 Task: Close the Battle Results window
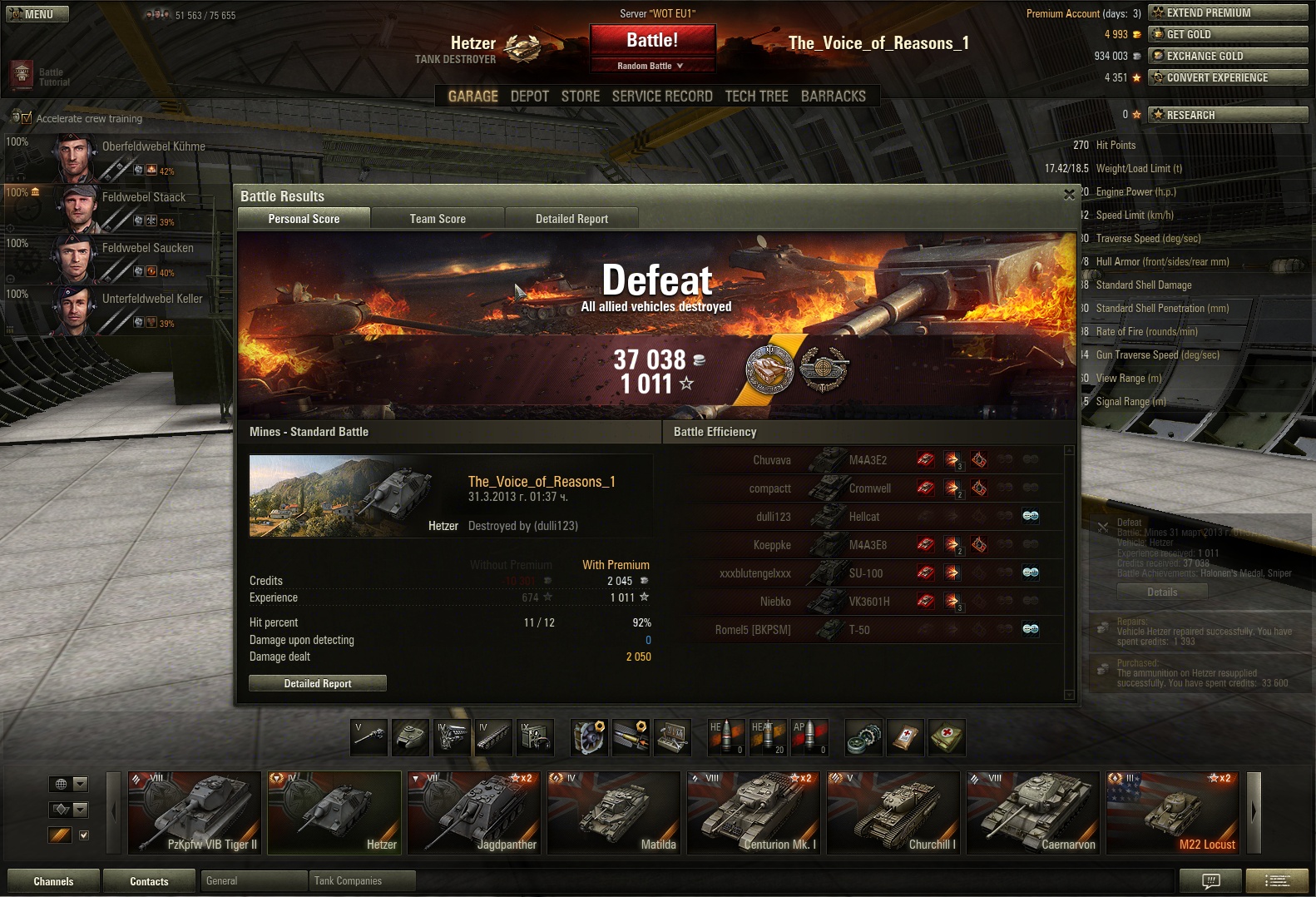point(1069,195)
